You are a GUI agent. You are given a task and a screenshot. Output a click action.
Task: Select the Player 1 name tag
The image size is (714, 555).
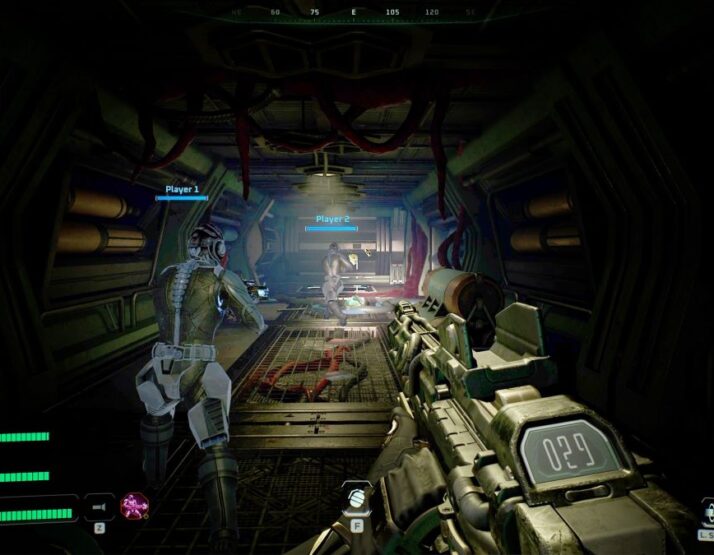click(x=182, y=189)
